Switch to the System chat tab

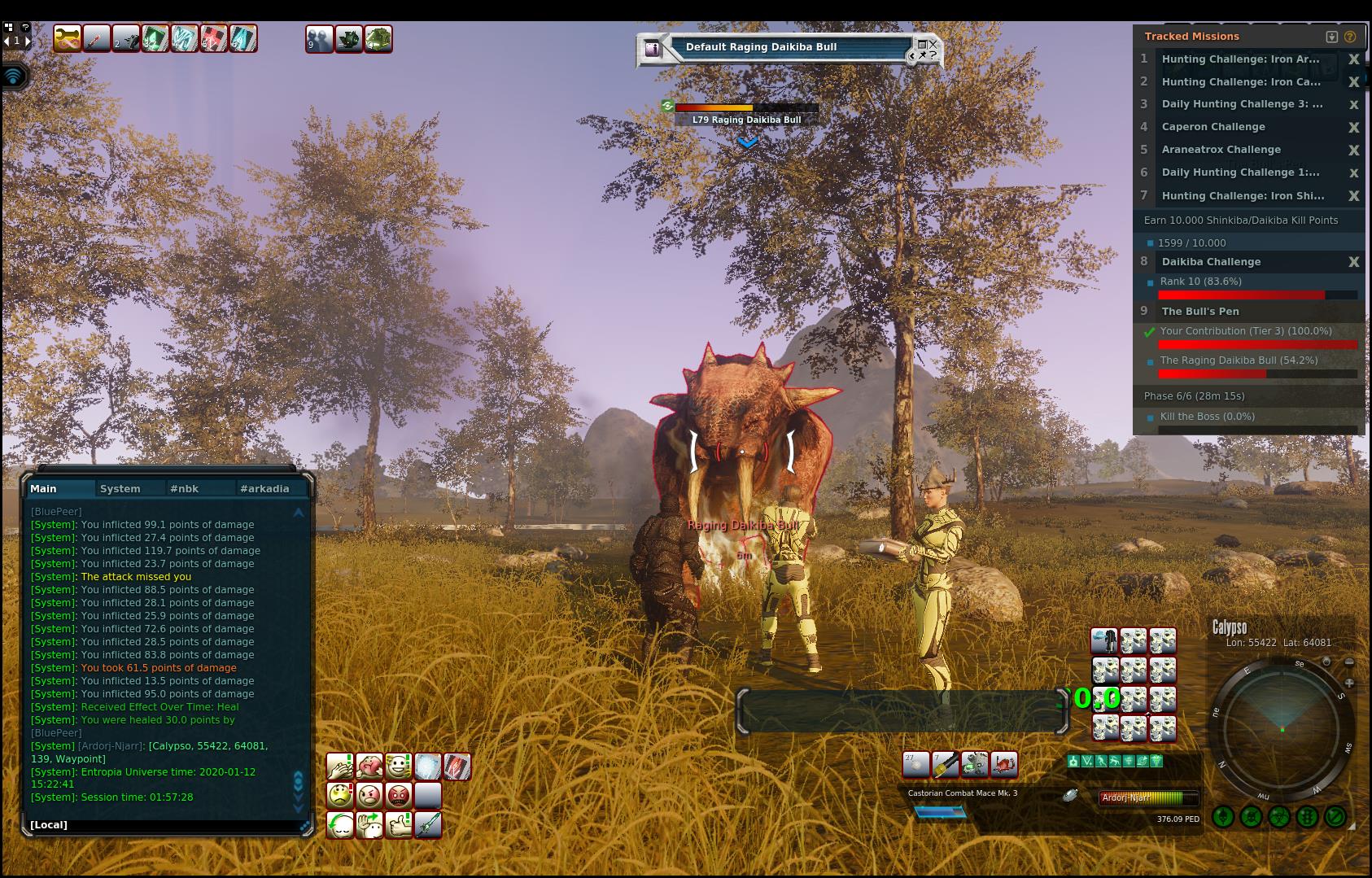[120, 489]
